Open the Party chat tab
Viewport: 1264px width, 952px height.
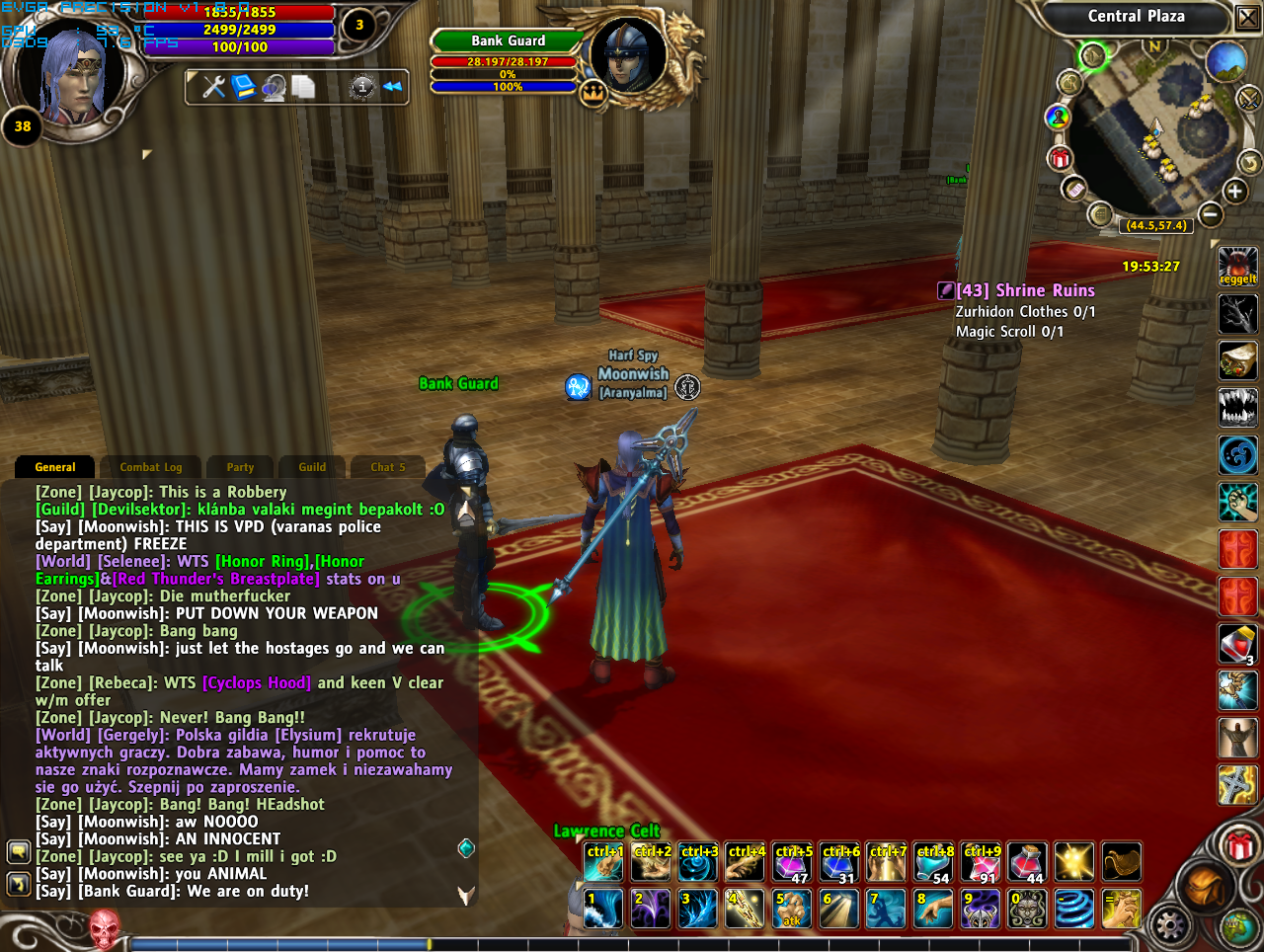click(x=240, y=467)
